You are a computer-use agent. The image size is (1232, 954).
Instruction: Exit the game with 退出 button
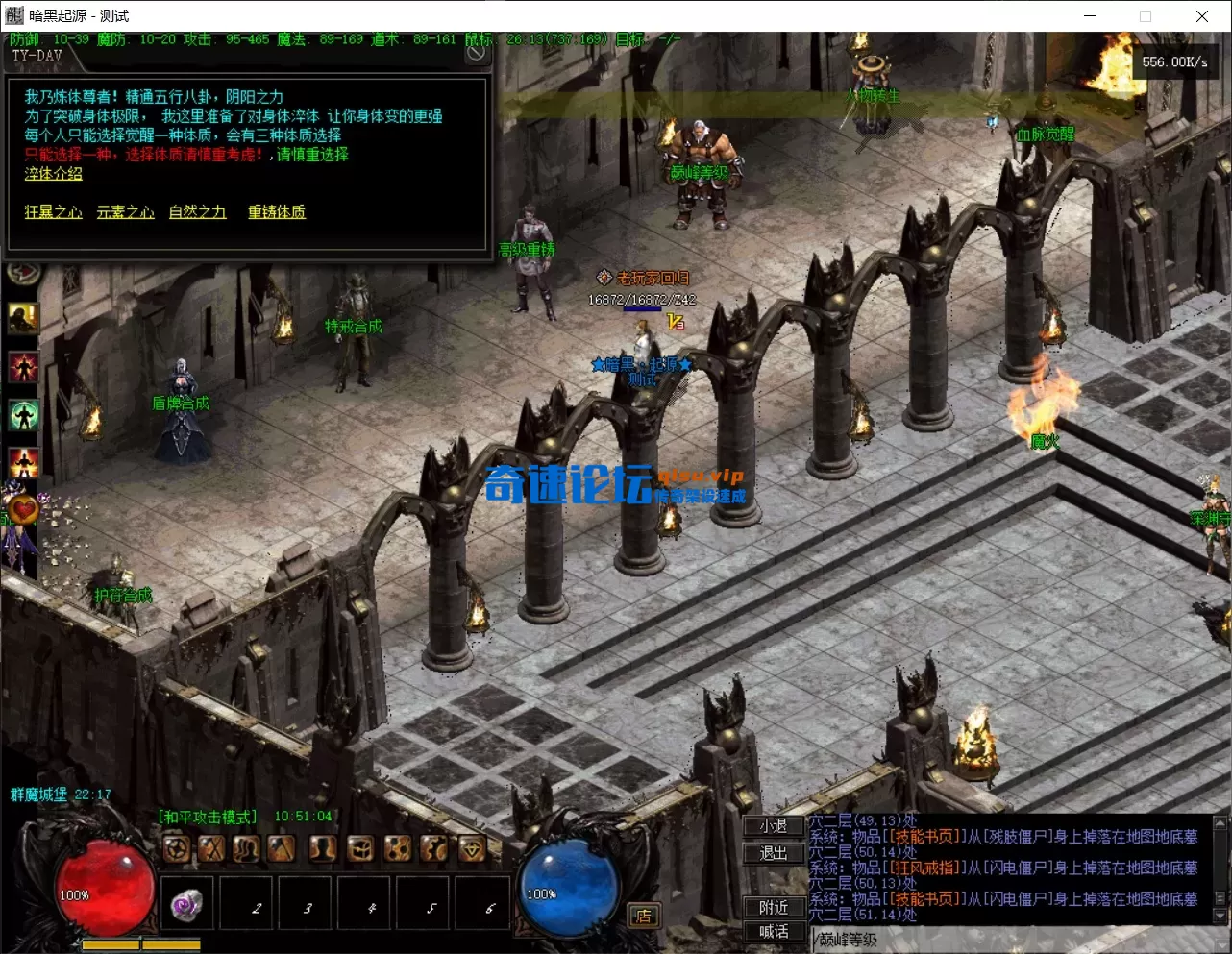[774, 853]
